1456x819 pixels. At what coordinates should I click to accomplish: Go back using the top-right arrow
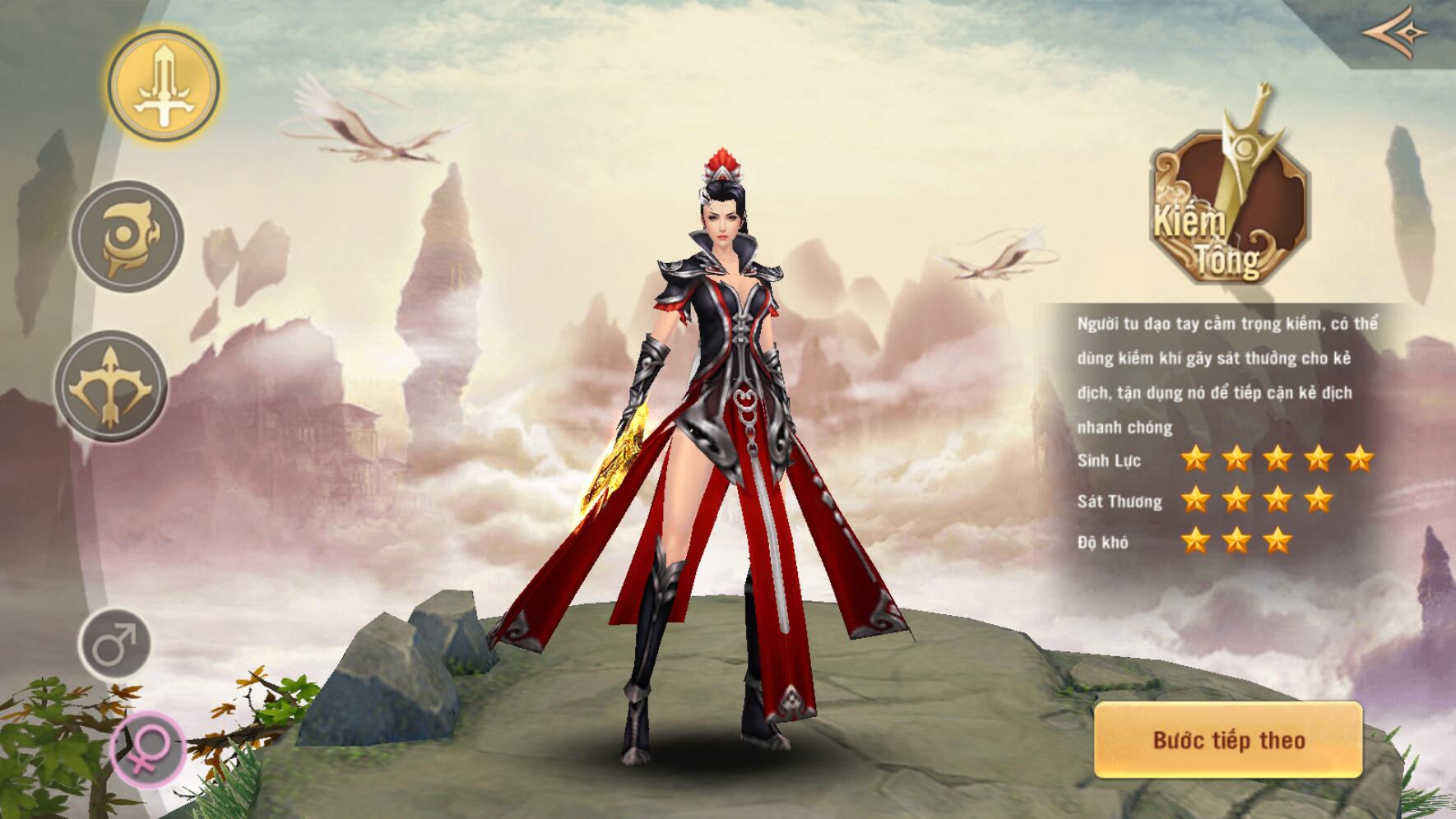(x=1396, y=31)
